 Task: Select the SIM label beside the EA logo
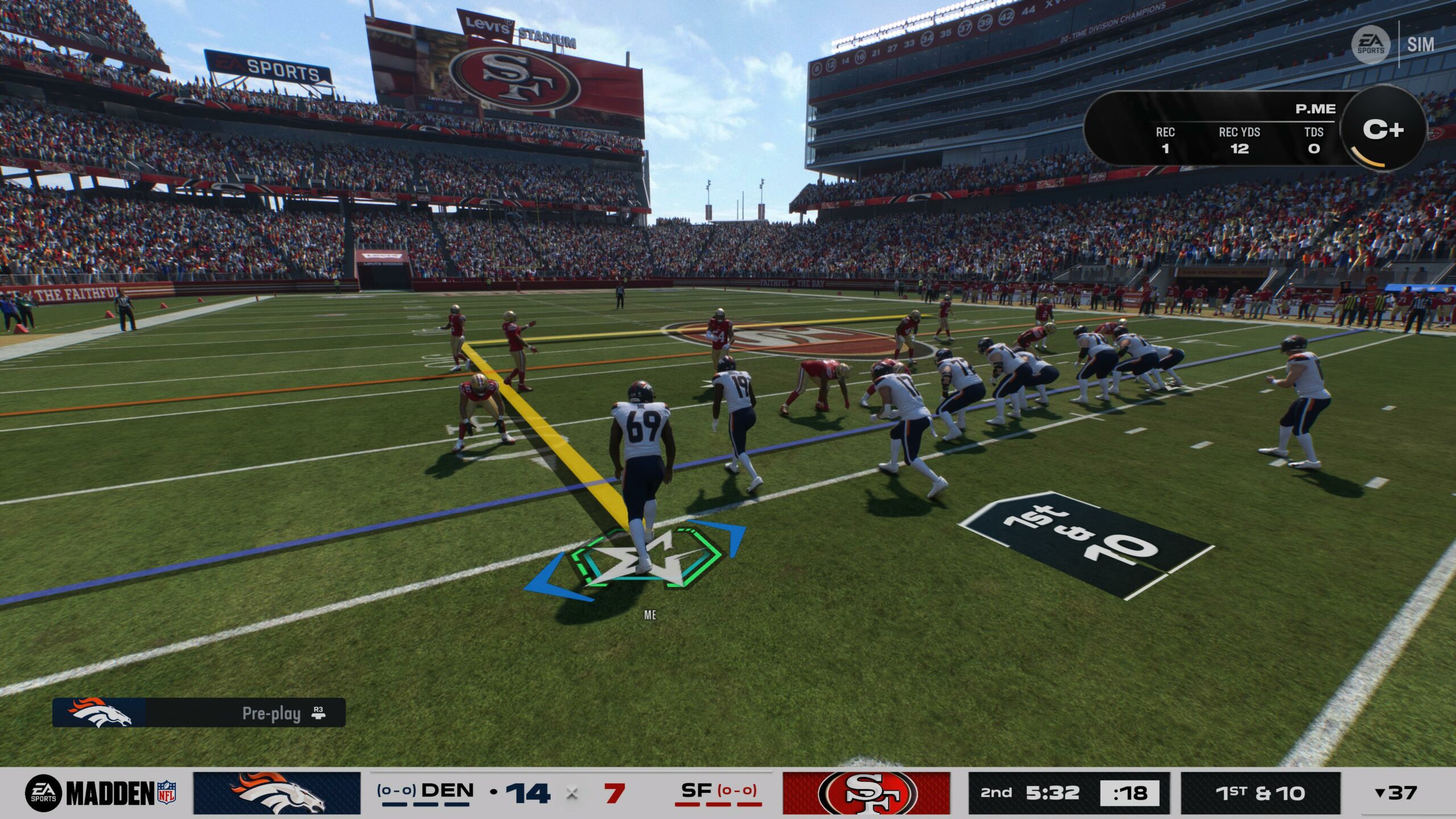click(1420, 45)
